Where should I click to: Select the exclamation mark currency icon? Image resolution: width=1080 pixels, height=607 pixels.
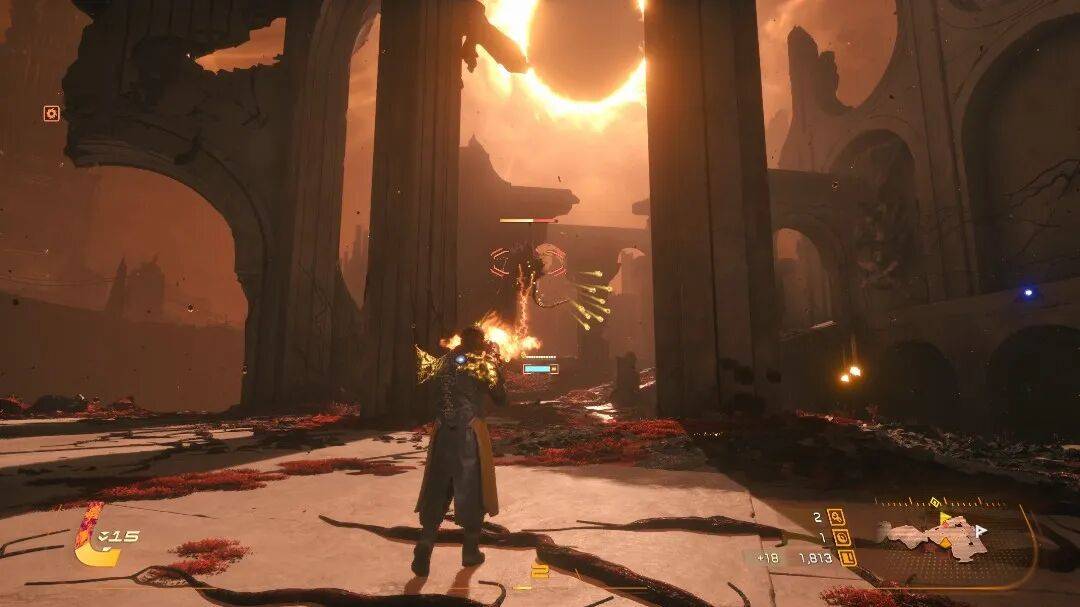pos(848,558)
